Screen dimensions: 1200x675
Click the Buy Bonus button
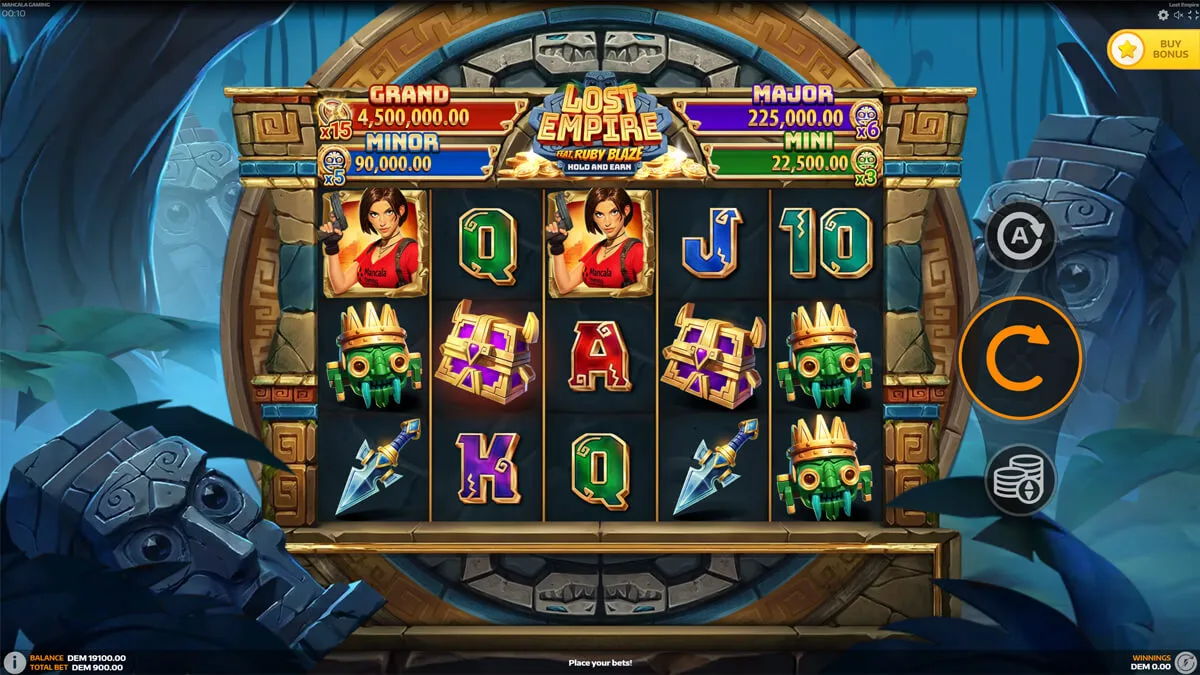pos(1152,48)
